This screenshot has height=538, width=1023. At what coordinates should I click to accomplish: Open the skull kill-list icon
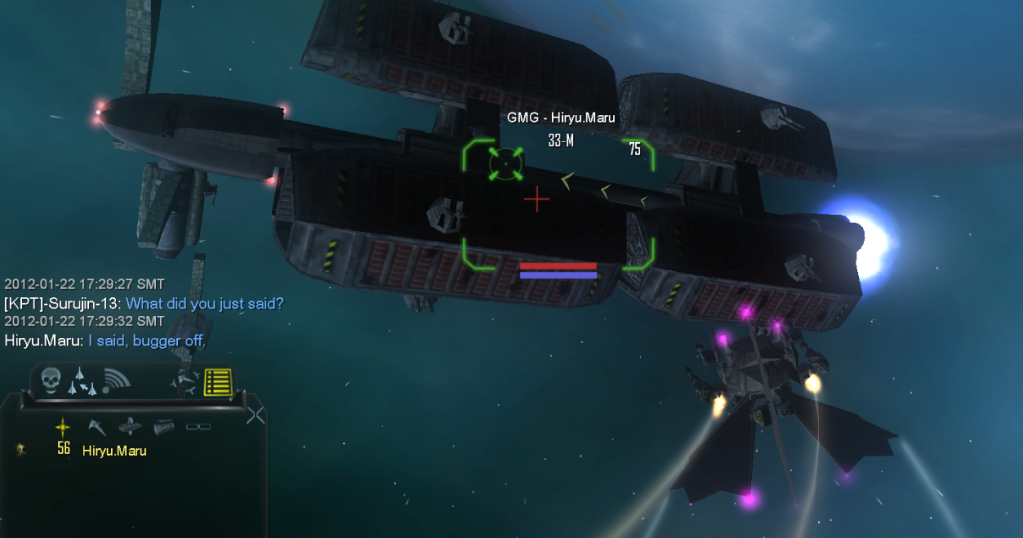pos(52,379)
